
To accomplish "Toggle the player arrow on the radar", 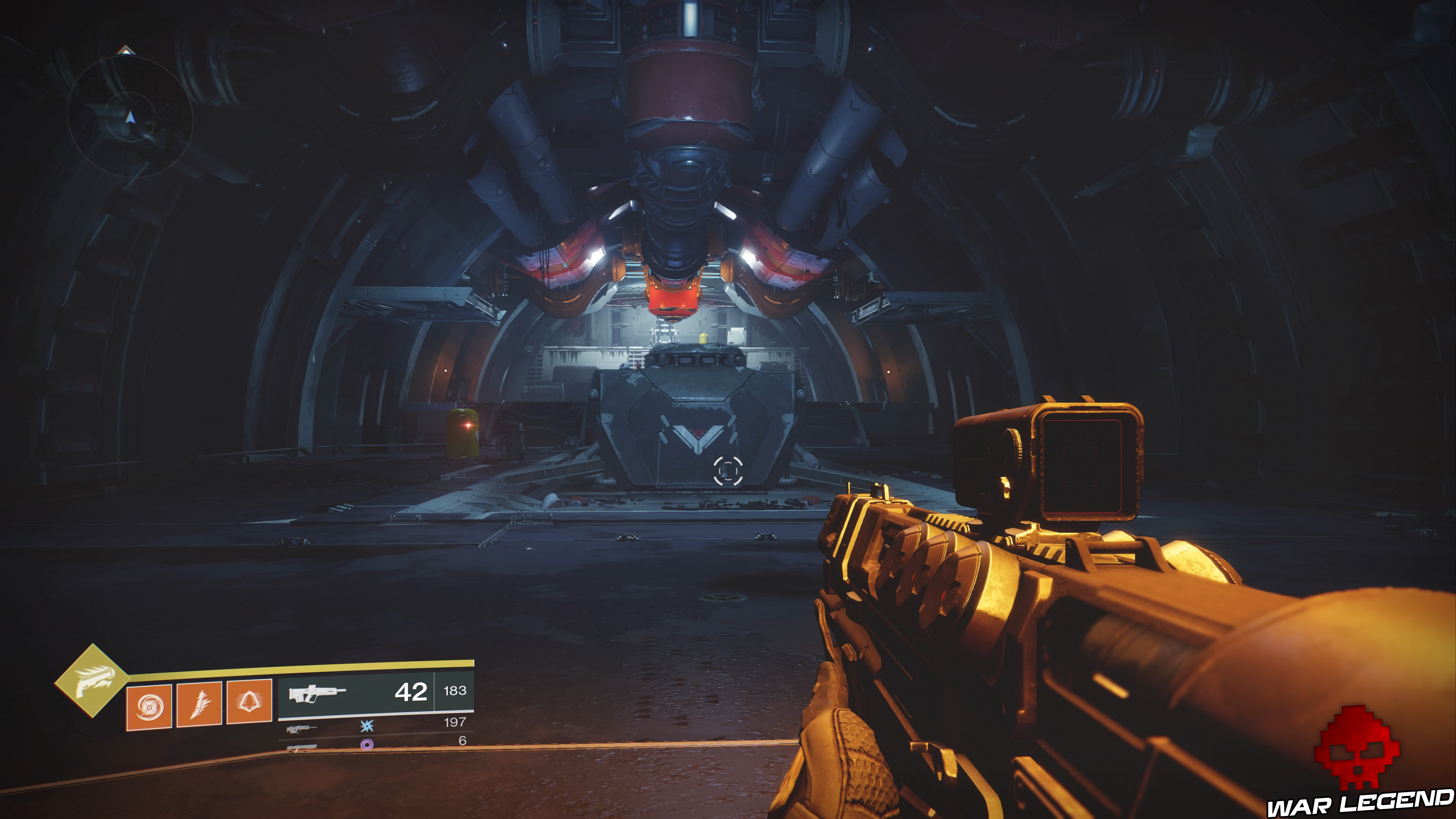I will [x=131, y=117].
